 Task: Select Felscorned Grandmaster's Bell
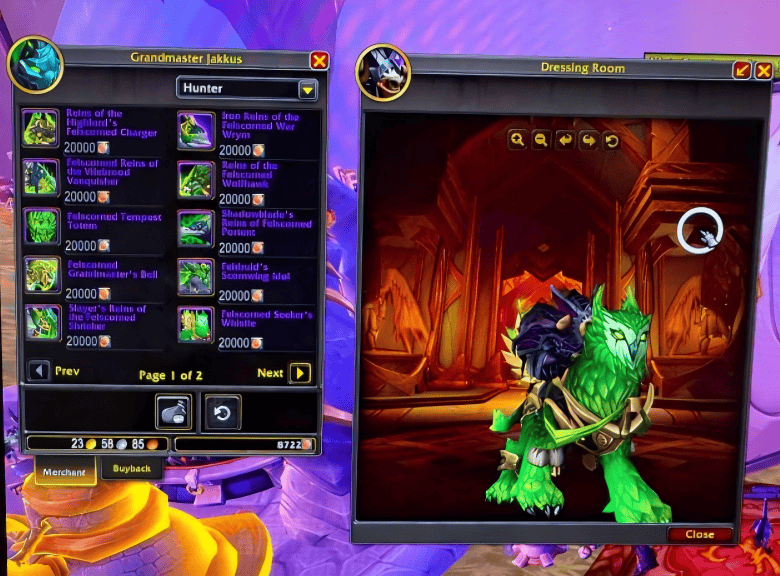41,274
